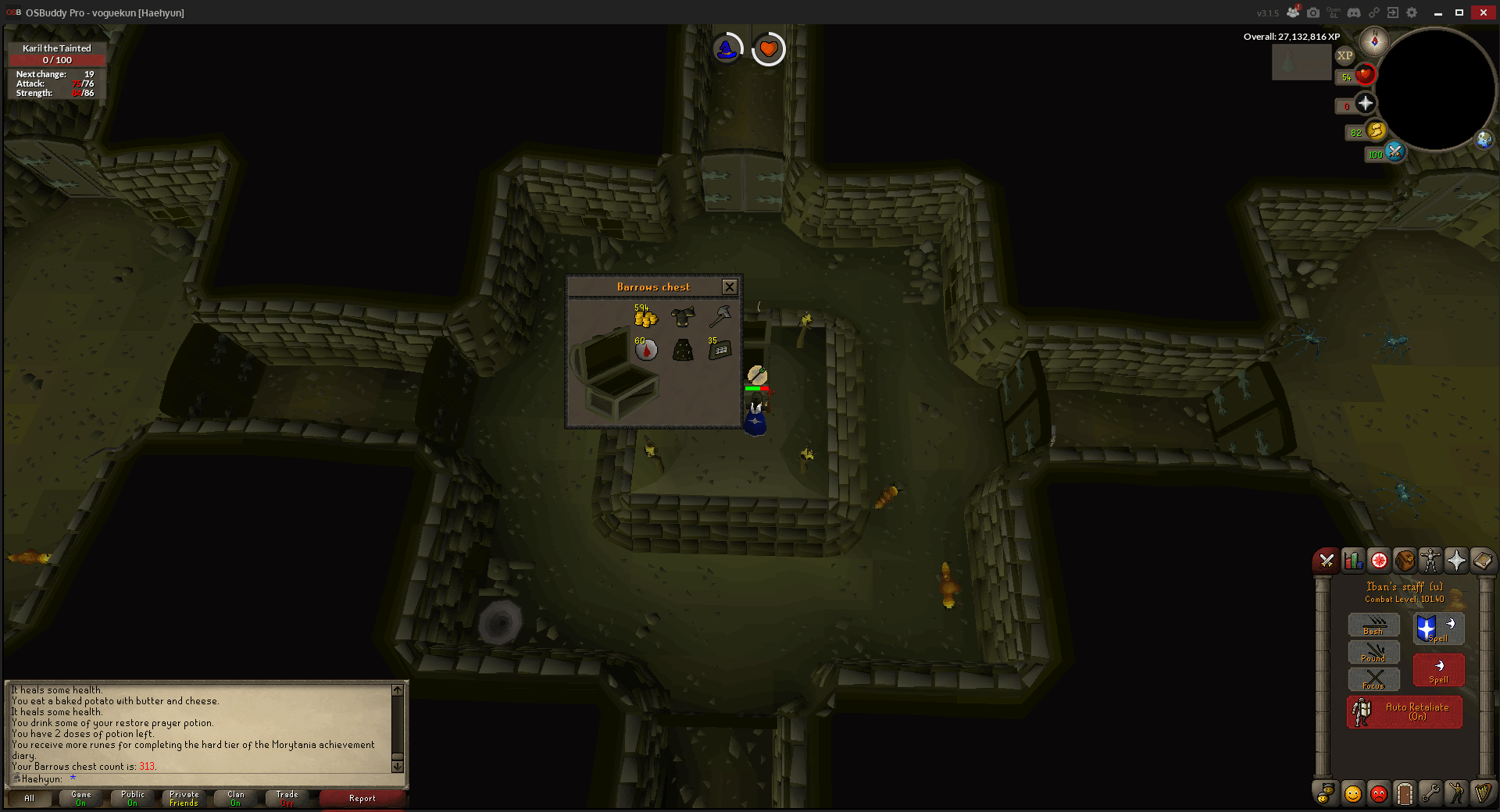
Task: Open the Worn Equipment tab
Action: coord(1432,560)
